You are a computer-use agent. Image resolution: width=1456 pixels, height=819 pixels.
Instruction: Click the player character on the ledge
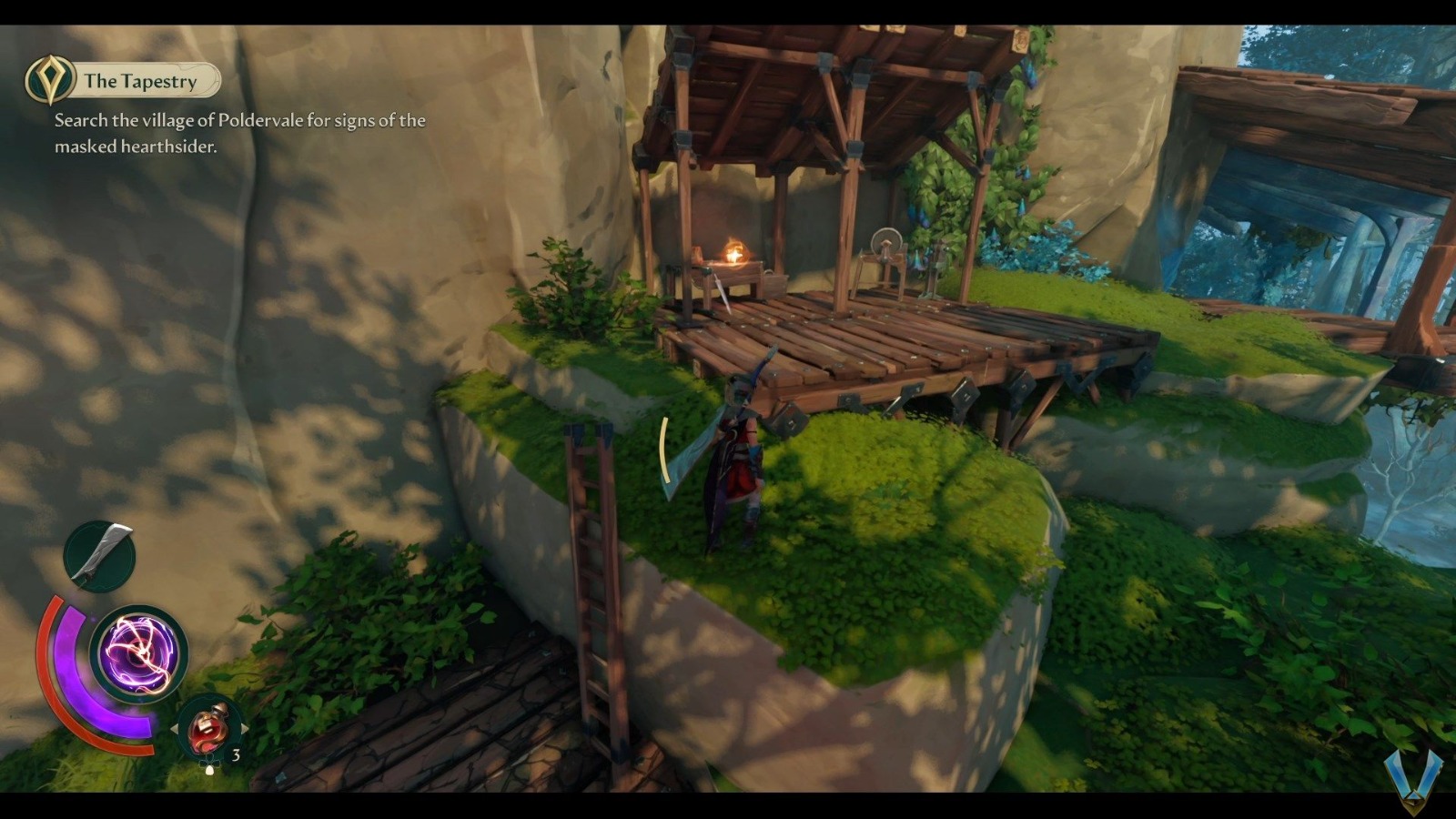point(737,455)
